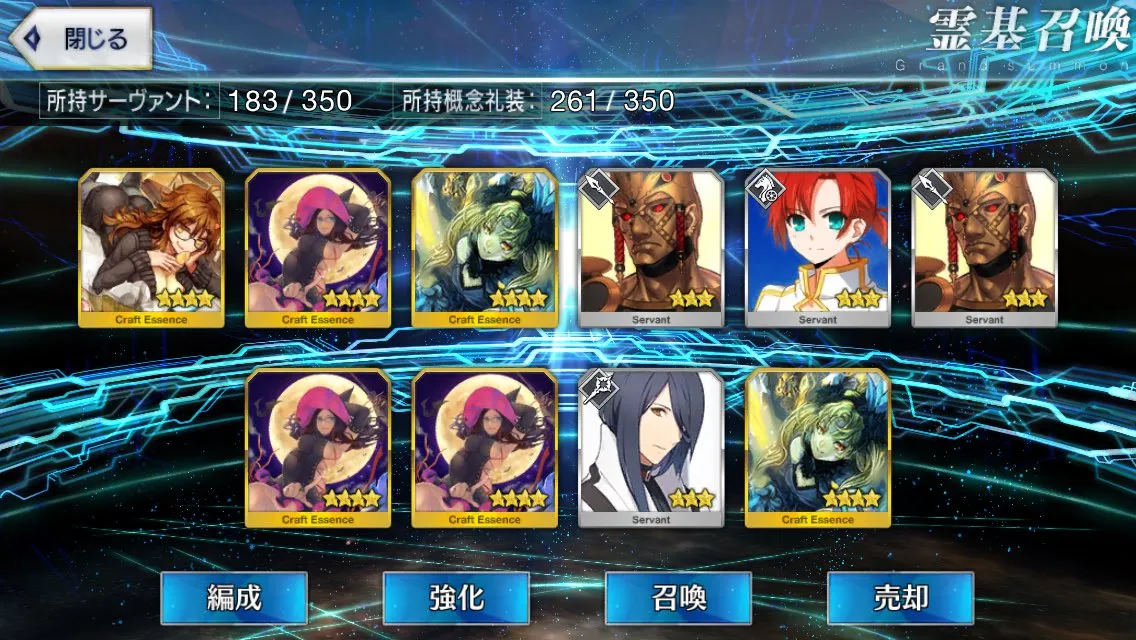The height and width of the screenshot is (640, 1136).
Task: Open the 編成 party formation menu
Action: (x=234, y=598)
